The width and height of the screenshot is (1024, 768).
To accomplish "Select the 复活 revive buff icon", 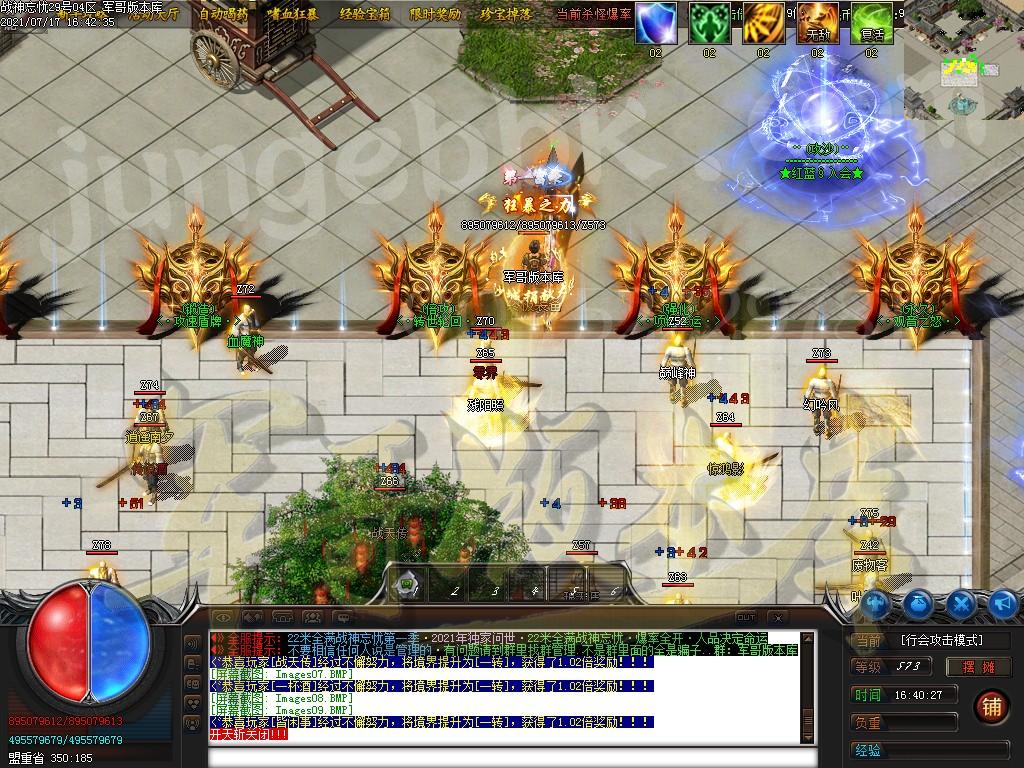I will pos(871,22).
